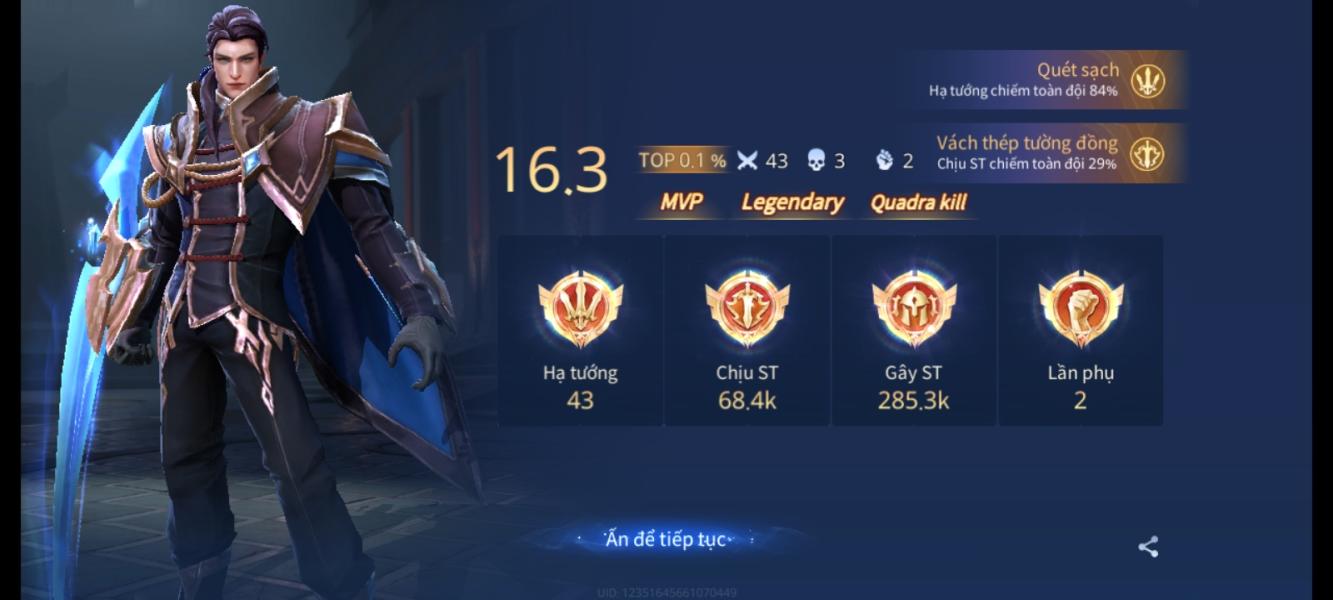
Task: Select the Chịu ST medal card
Action: [x=747, y=331]
